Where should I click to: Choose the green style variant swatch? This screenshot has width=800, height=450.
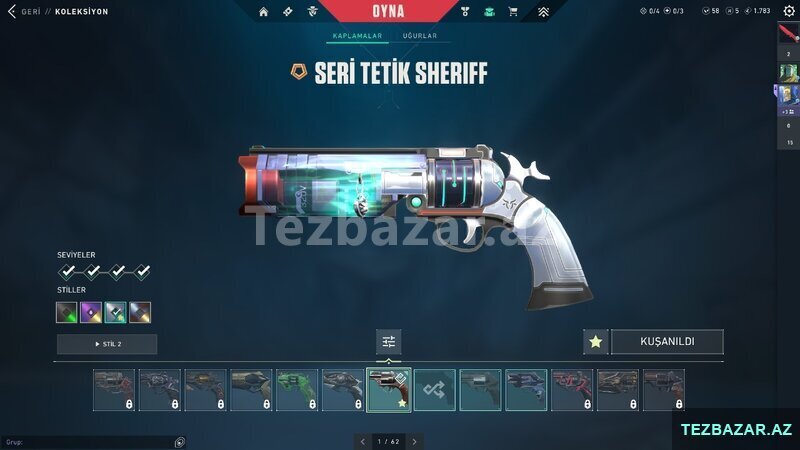(x=67, y=312)
